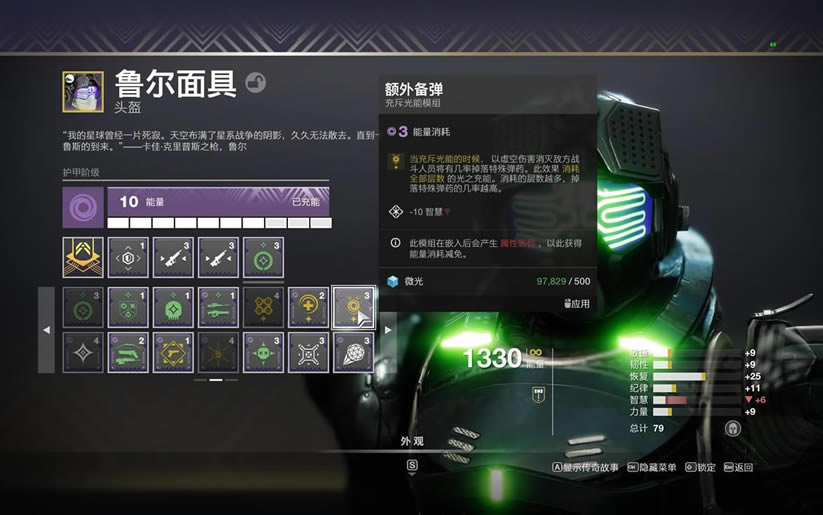Go back to the previous mod page
823x515 pixels.
tap(46, 330)
